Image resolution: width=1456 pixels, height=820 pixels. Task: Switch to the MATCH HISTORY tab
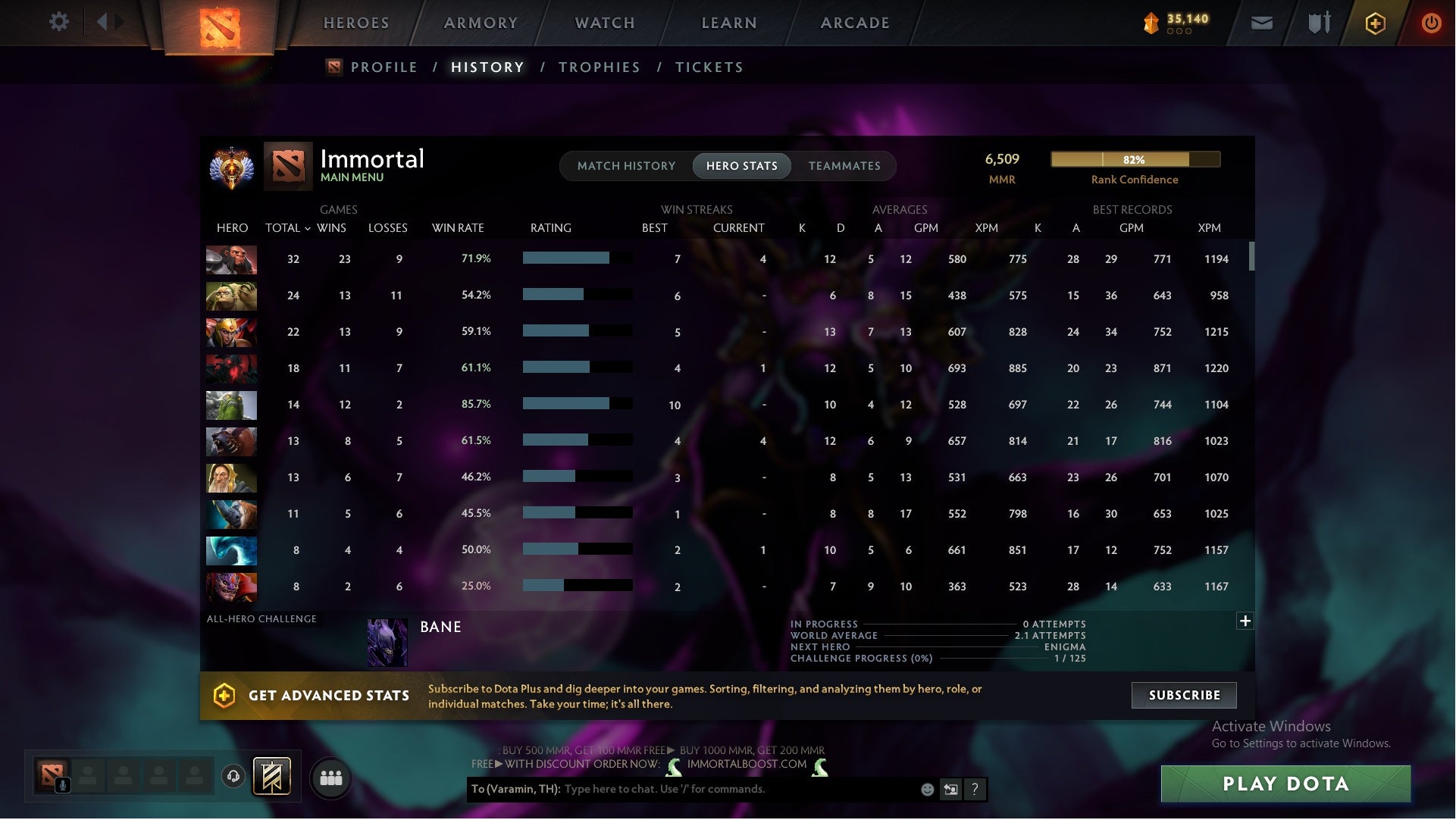pos(625,165)
